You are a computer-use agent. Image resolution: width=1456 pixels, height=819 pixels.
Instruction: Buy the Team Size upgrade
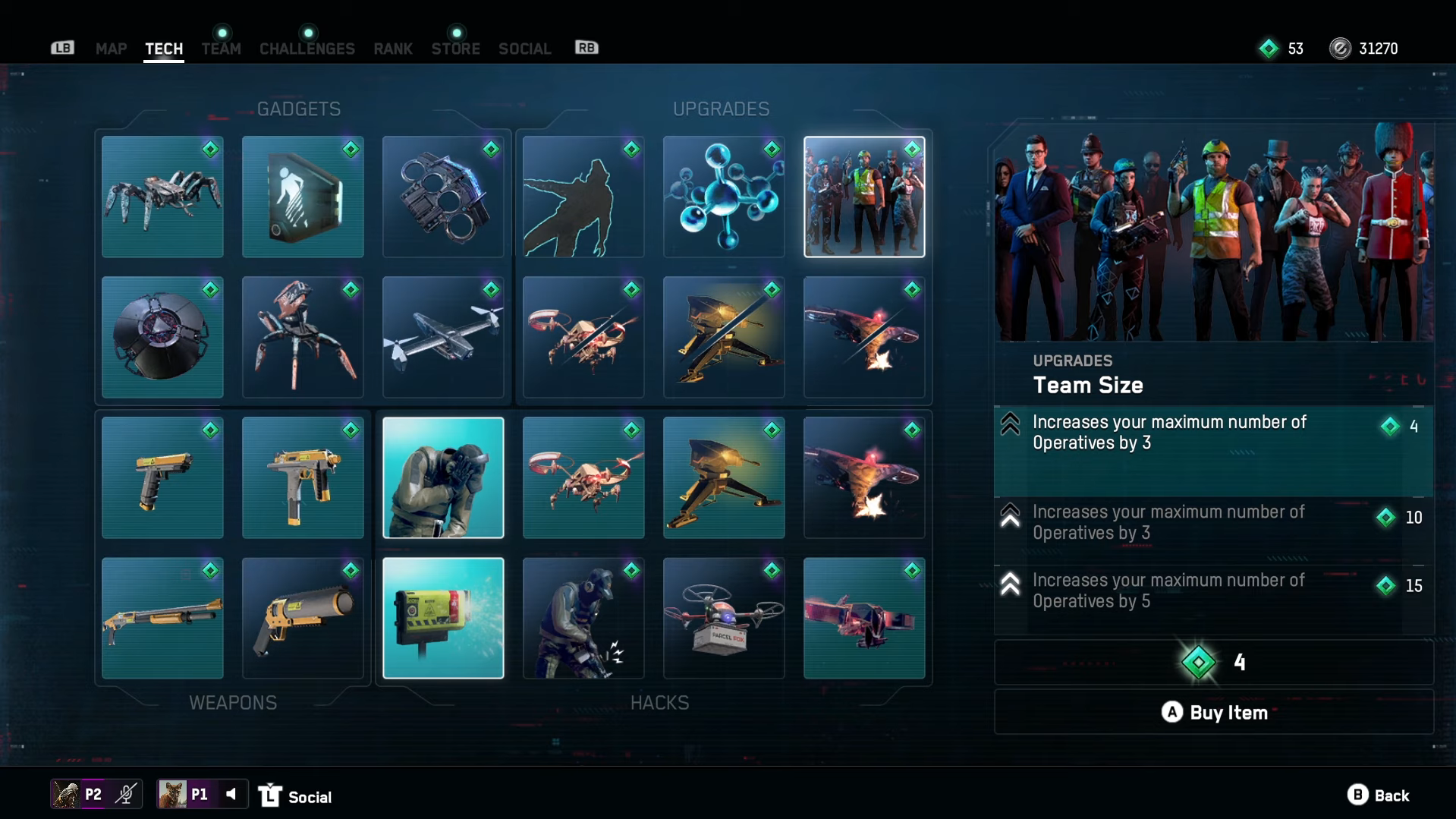coord(1213,712)
